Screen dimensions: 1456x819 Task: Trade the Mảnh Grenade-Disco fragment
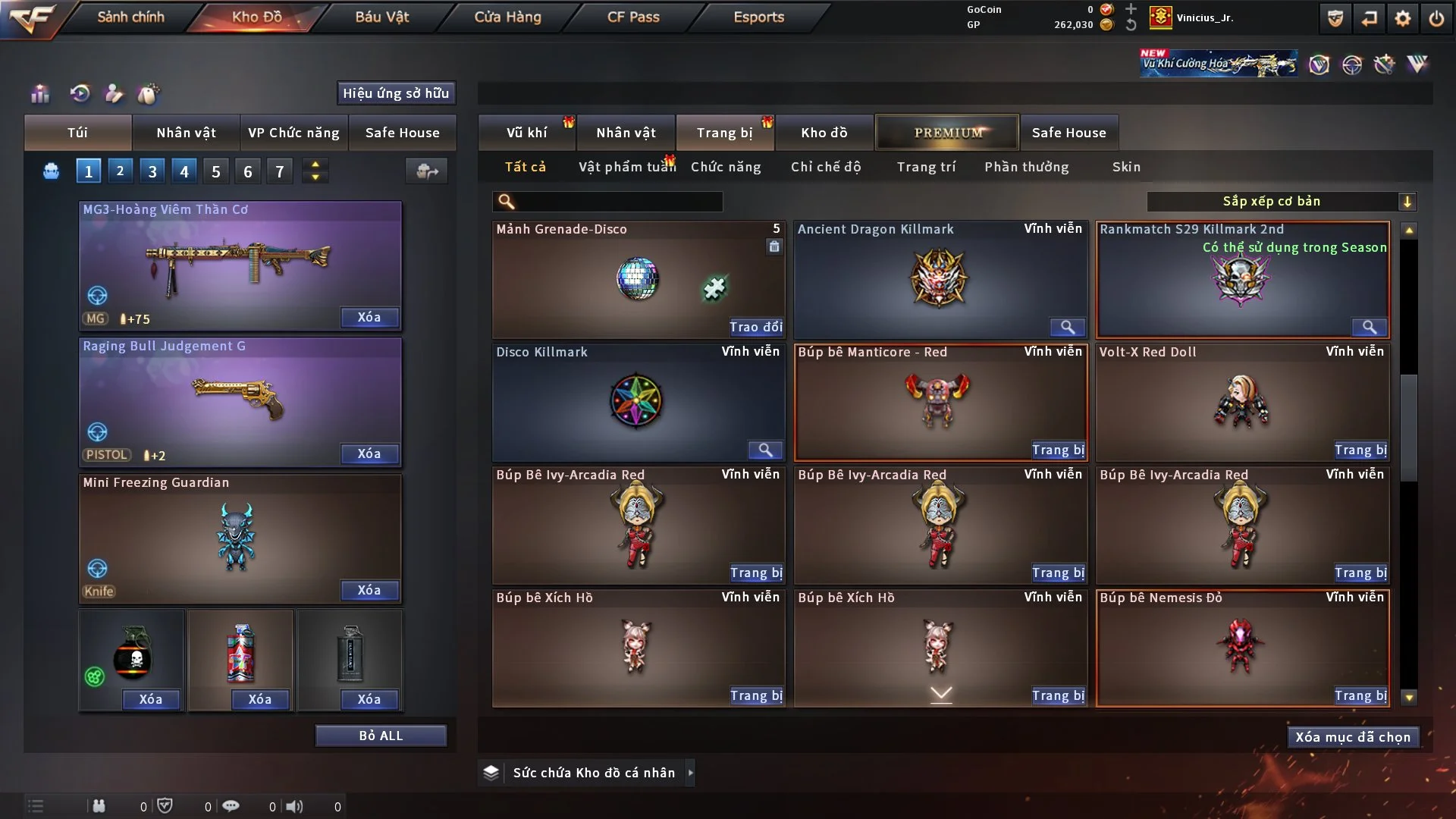(755, 328)
